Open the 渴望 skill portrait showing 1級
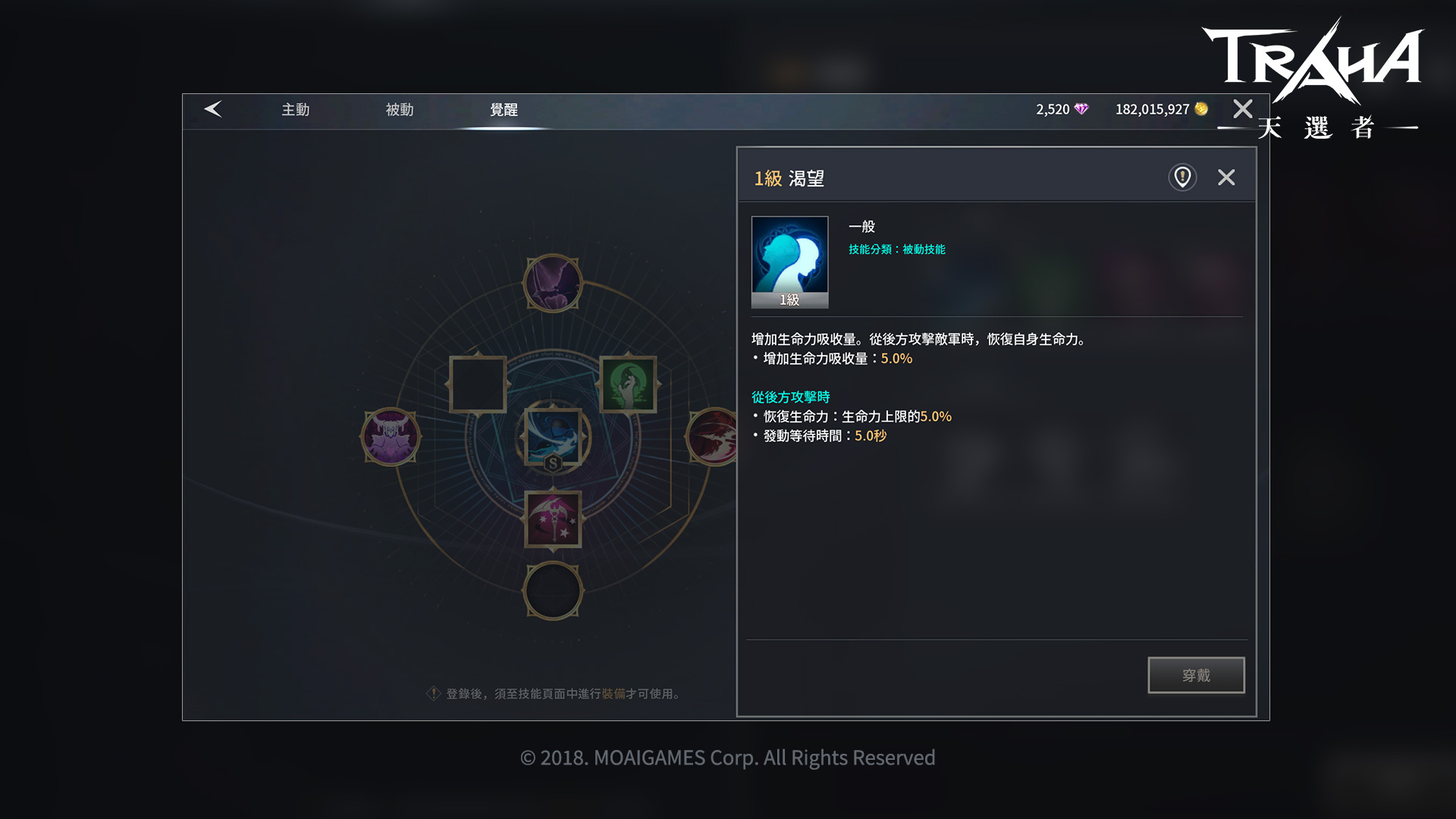This screenshot has height=819, width=1456. tap(789, 261)
